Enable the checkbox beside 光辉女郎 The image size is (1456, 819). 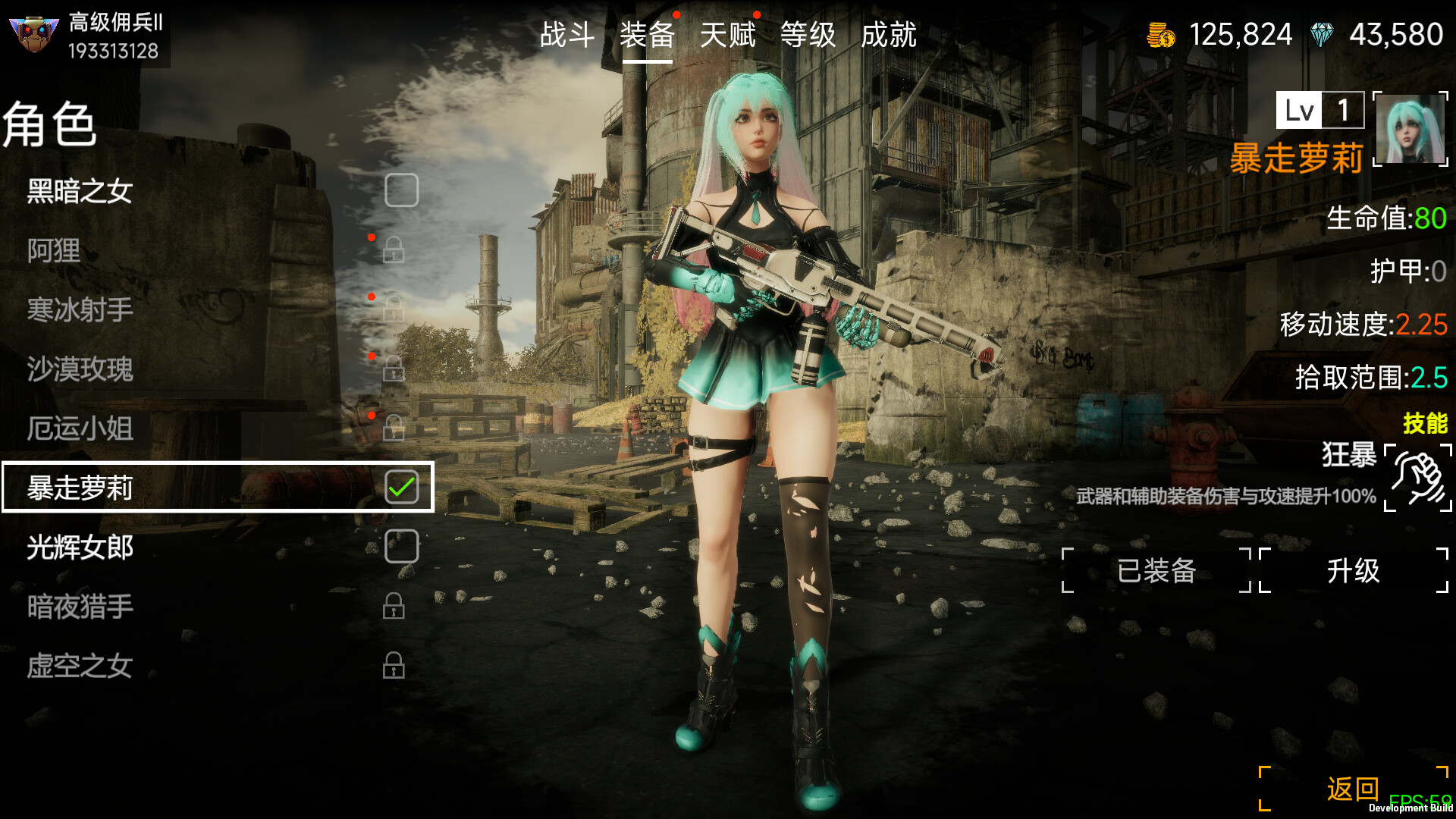tap(403, 545)
